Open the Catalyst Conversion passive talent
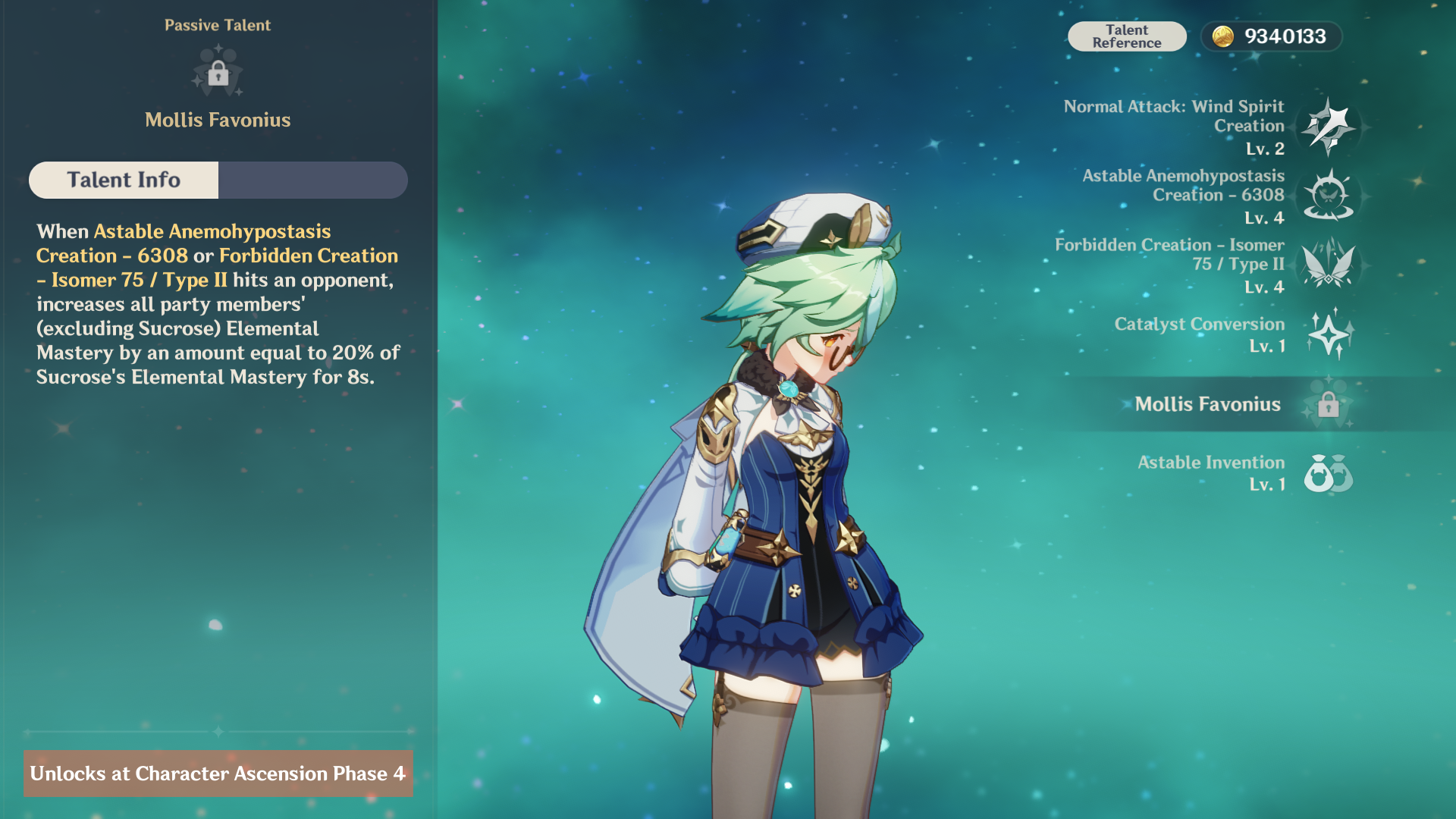The image size is (1456, 819). point(1328,334)
